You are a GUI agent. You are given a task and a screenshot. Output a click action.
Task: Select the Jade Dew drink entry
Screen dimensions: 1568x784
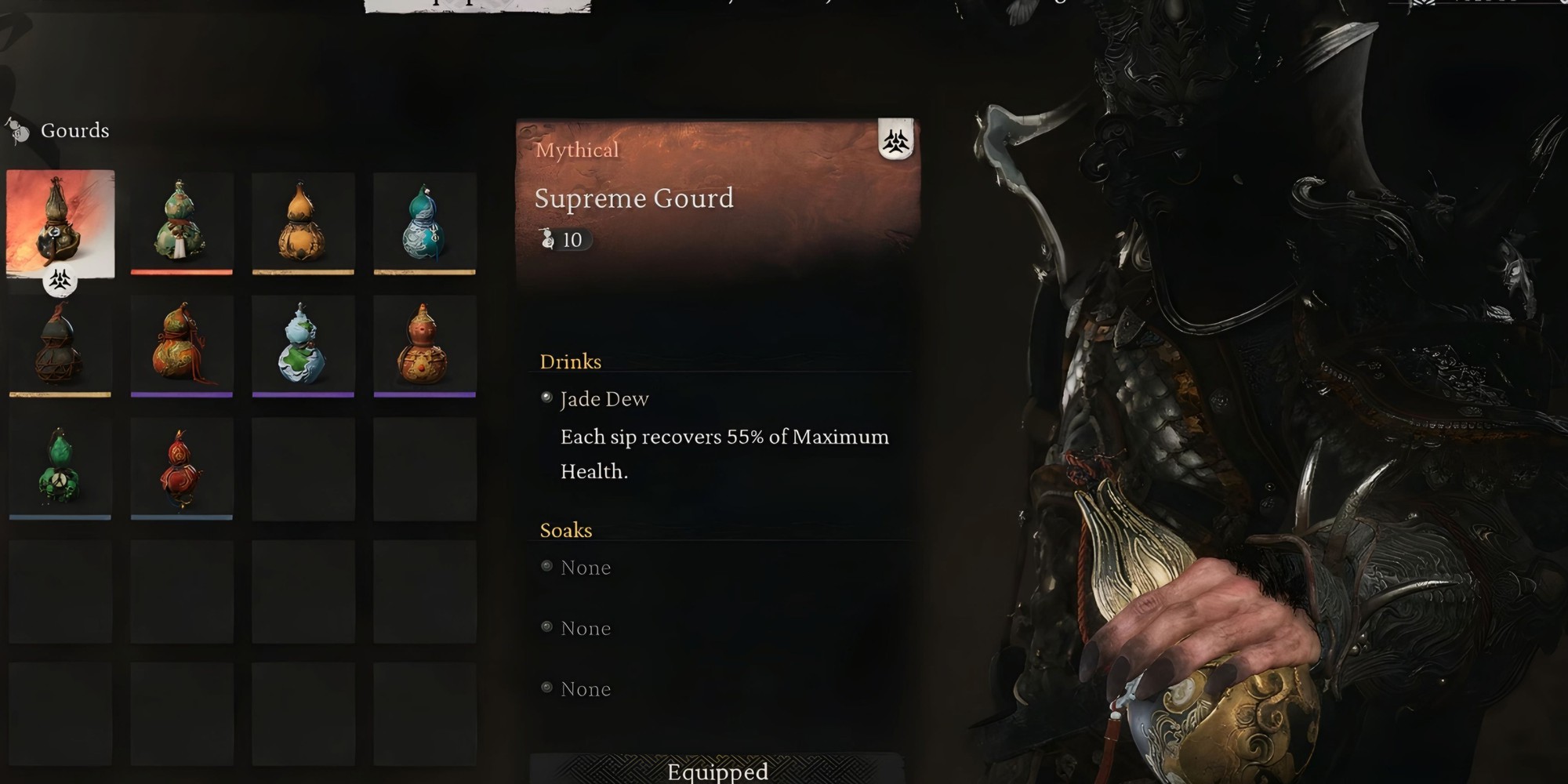tap(604, 399)
